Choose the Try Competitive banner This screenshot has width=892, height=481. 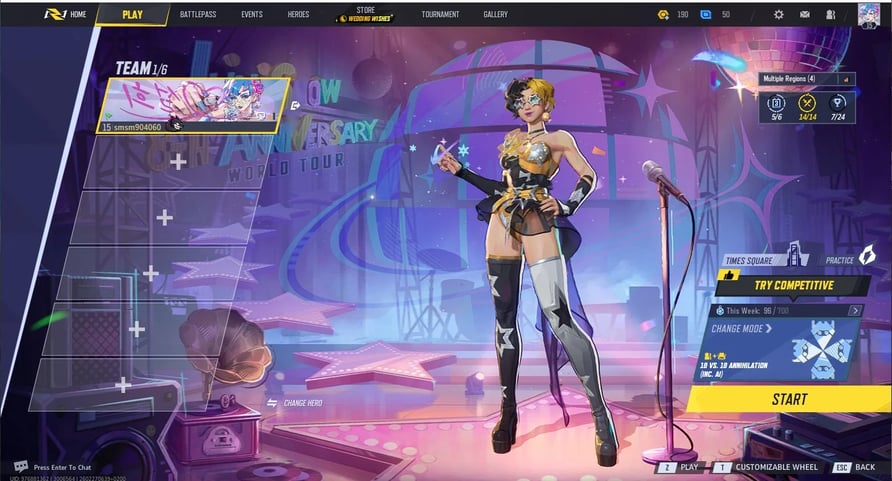pos(788,285)
